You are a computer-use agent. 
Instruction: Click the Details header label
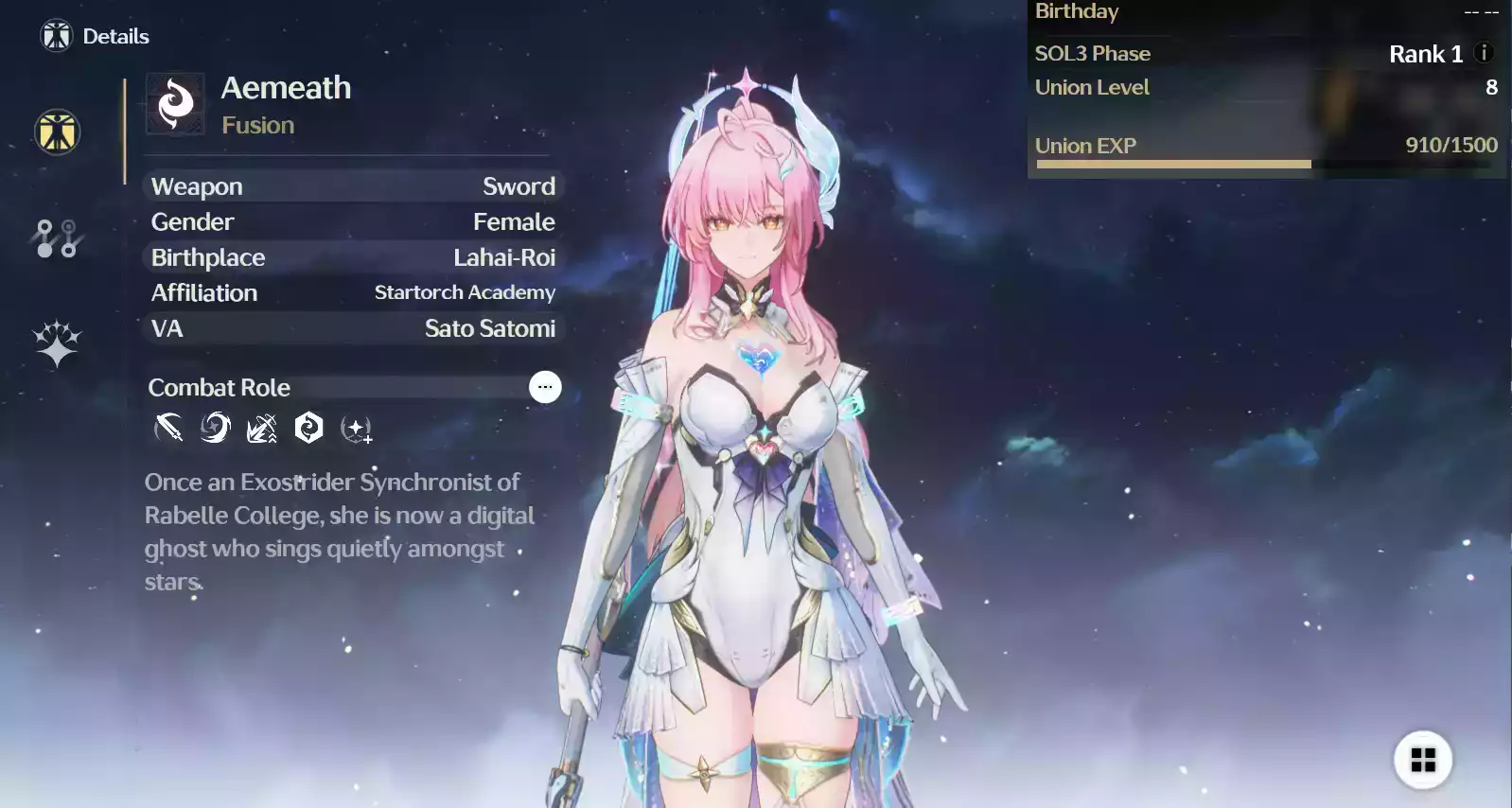tap(114, 36)
